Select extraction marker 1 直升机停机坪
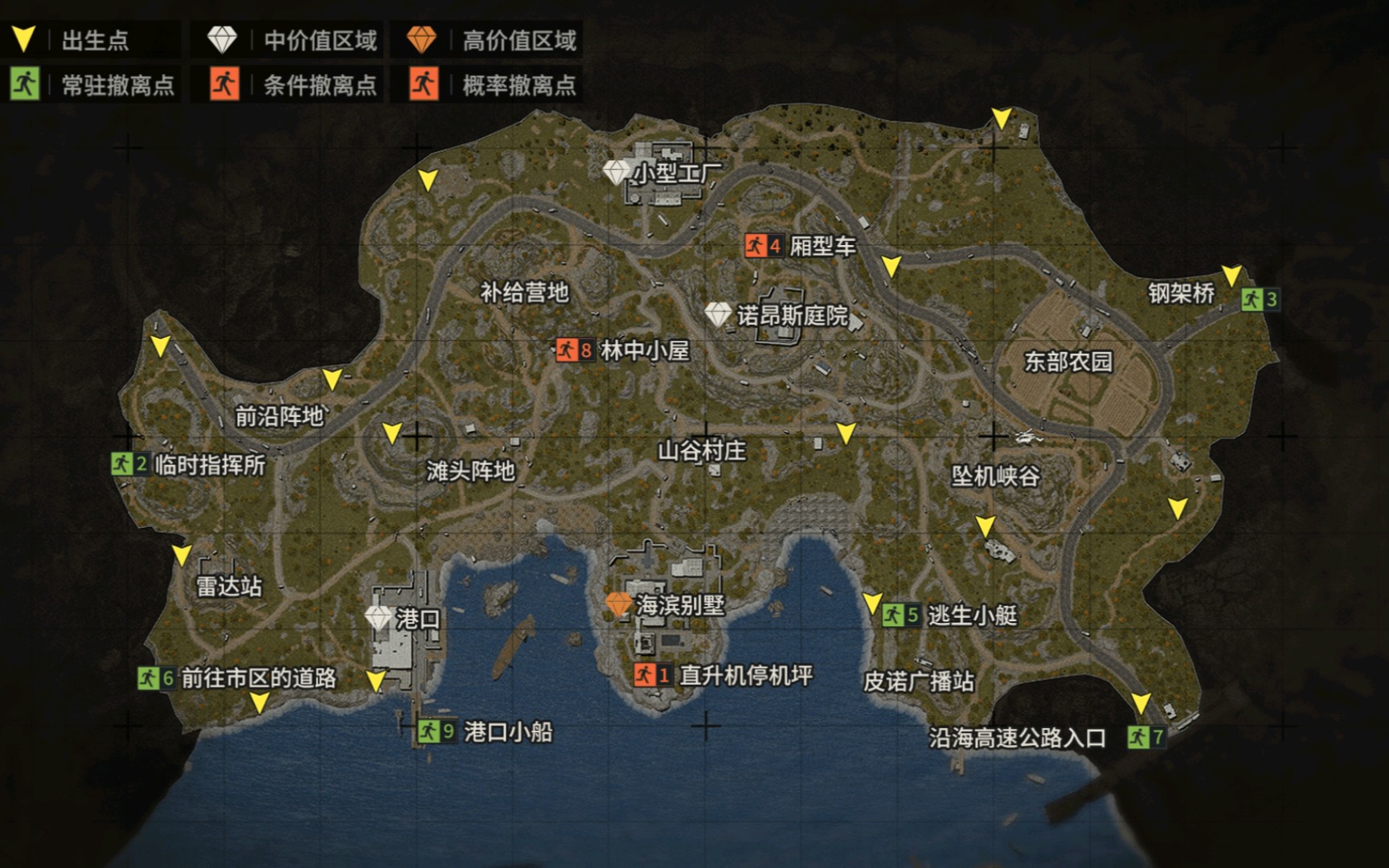This screenshot has height=868, width=1389. (x=652, y=675)
